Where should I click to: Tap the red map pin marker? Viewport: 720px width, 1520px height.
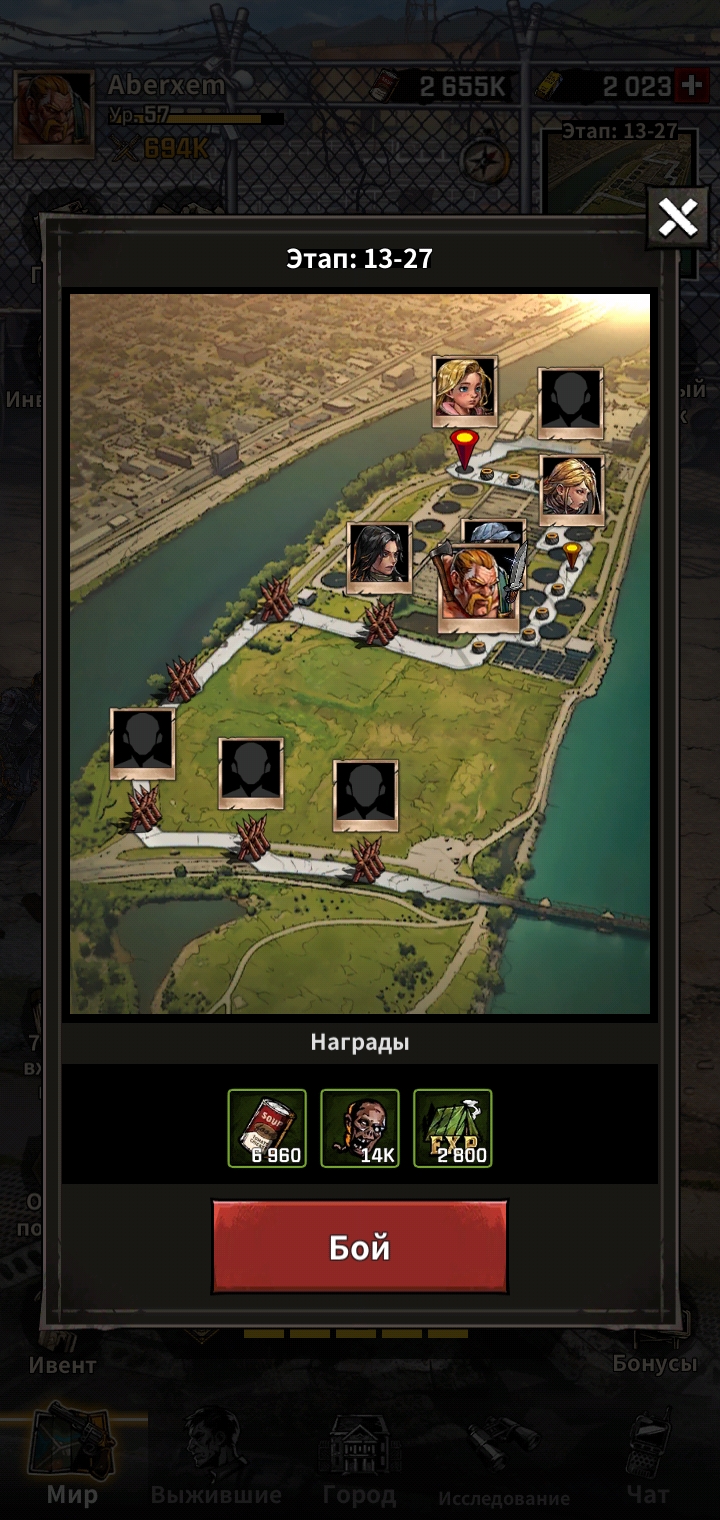click(462, 447)
